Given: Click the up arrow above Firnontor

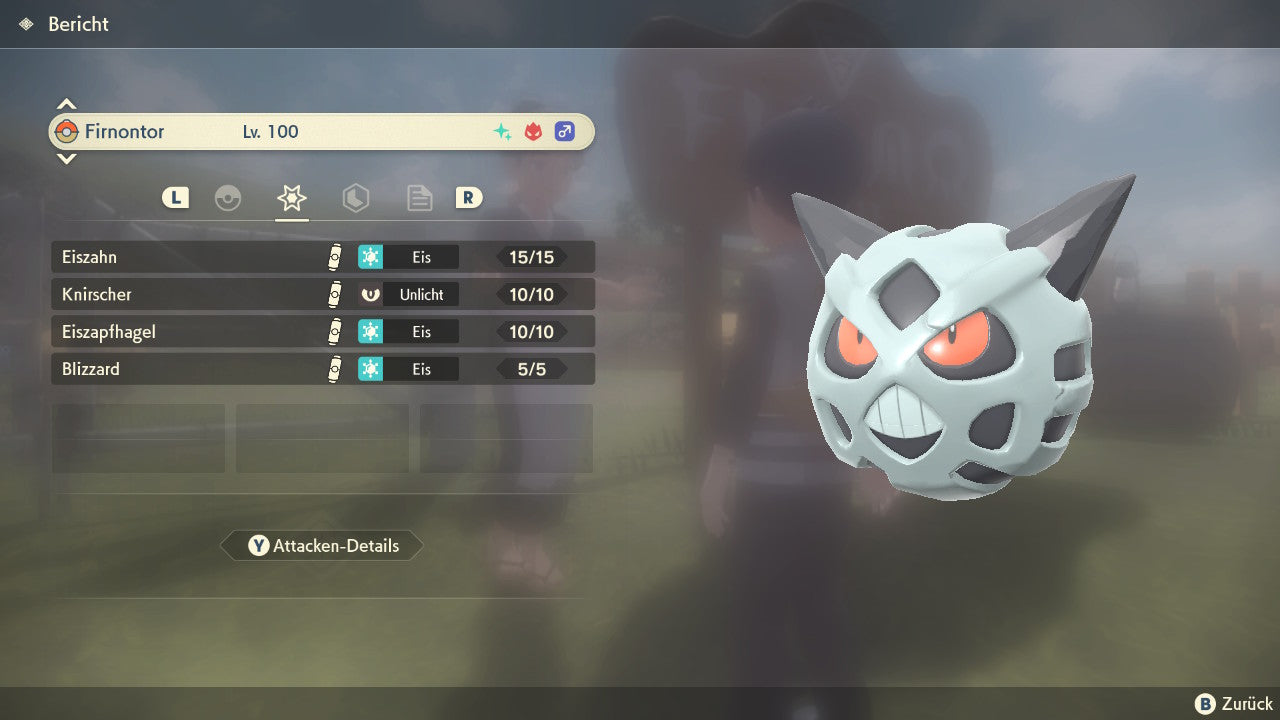Looking at the screenshot, I should 66,104.
